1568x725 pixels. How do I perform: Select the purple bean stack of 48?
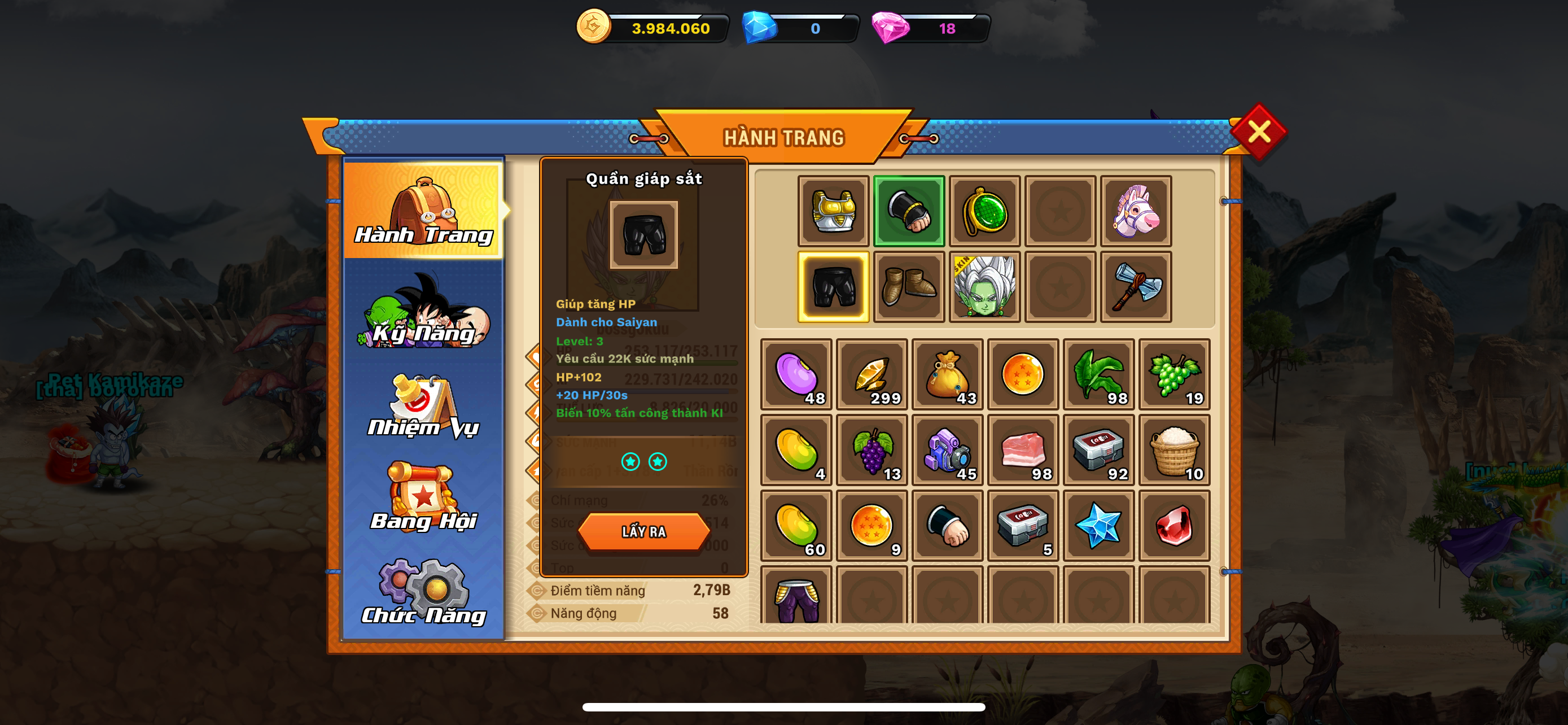pos(796,374)
